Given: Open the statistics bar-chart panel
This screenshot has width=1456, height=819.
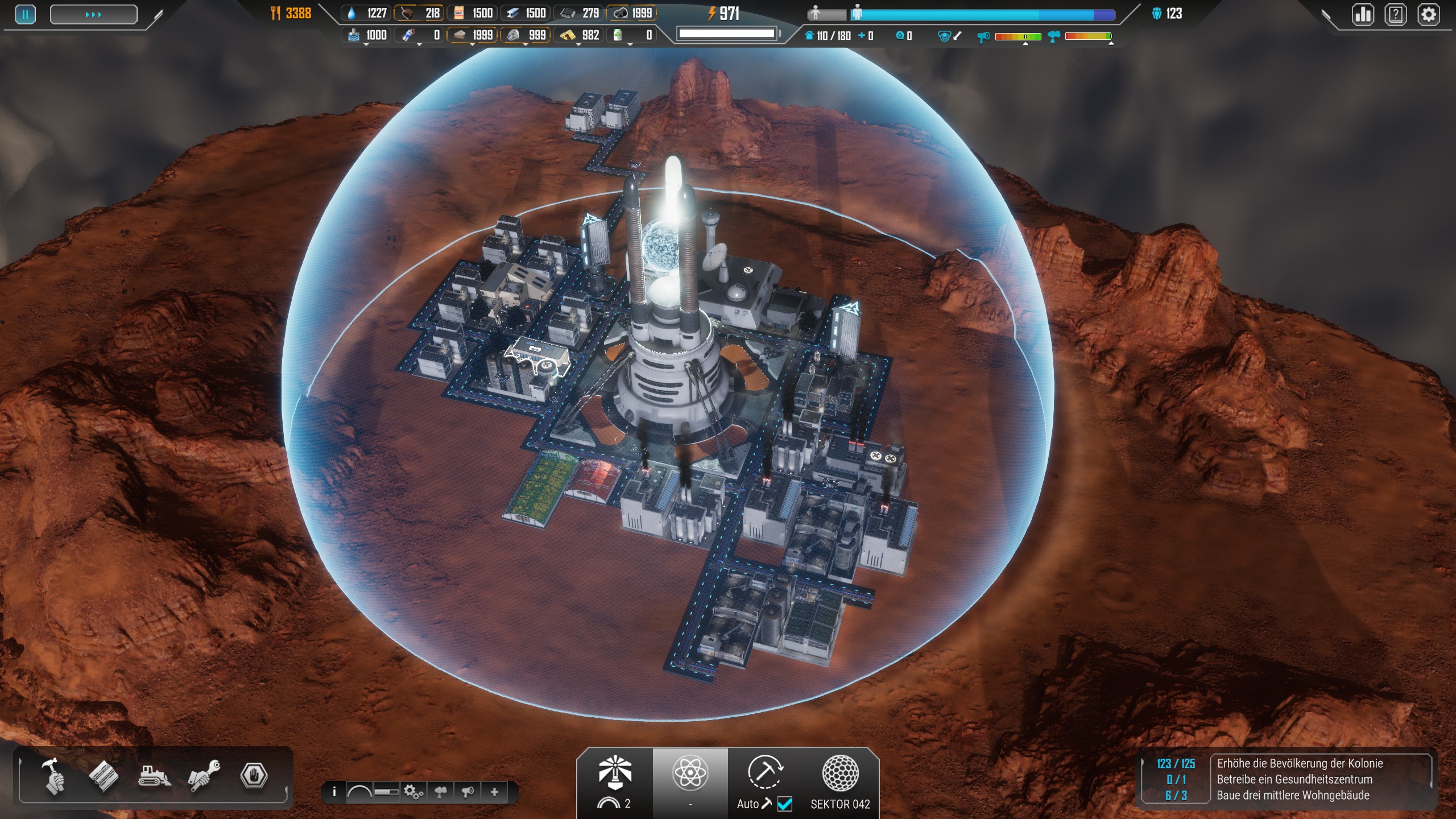Looking at the screenshot, I should click(1363, 14).
